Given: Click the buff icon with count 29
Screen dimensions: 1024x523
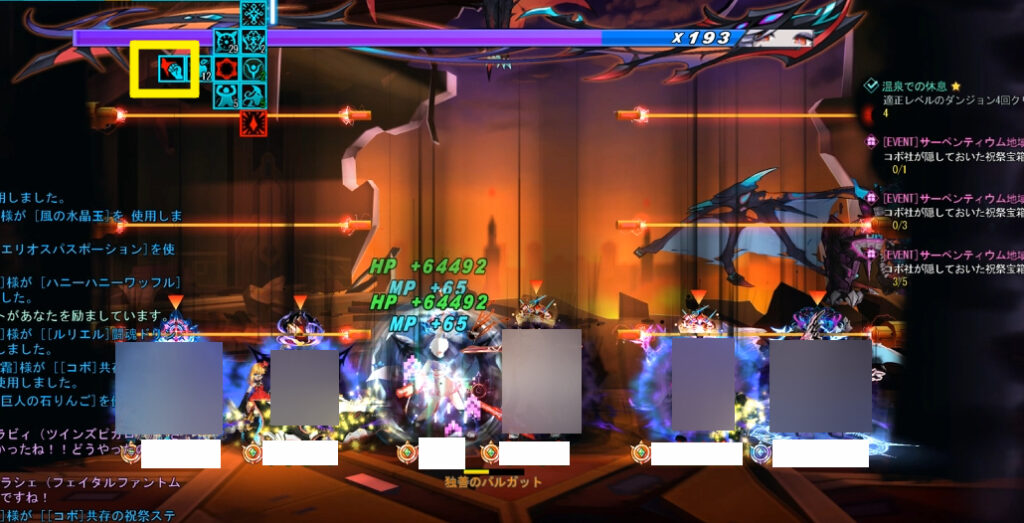Looking at the screenshot, I should pos(226,42).
